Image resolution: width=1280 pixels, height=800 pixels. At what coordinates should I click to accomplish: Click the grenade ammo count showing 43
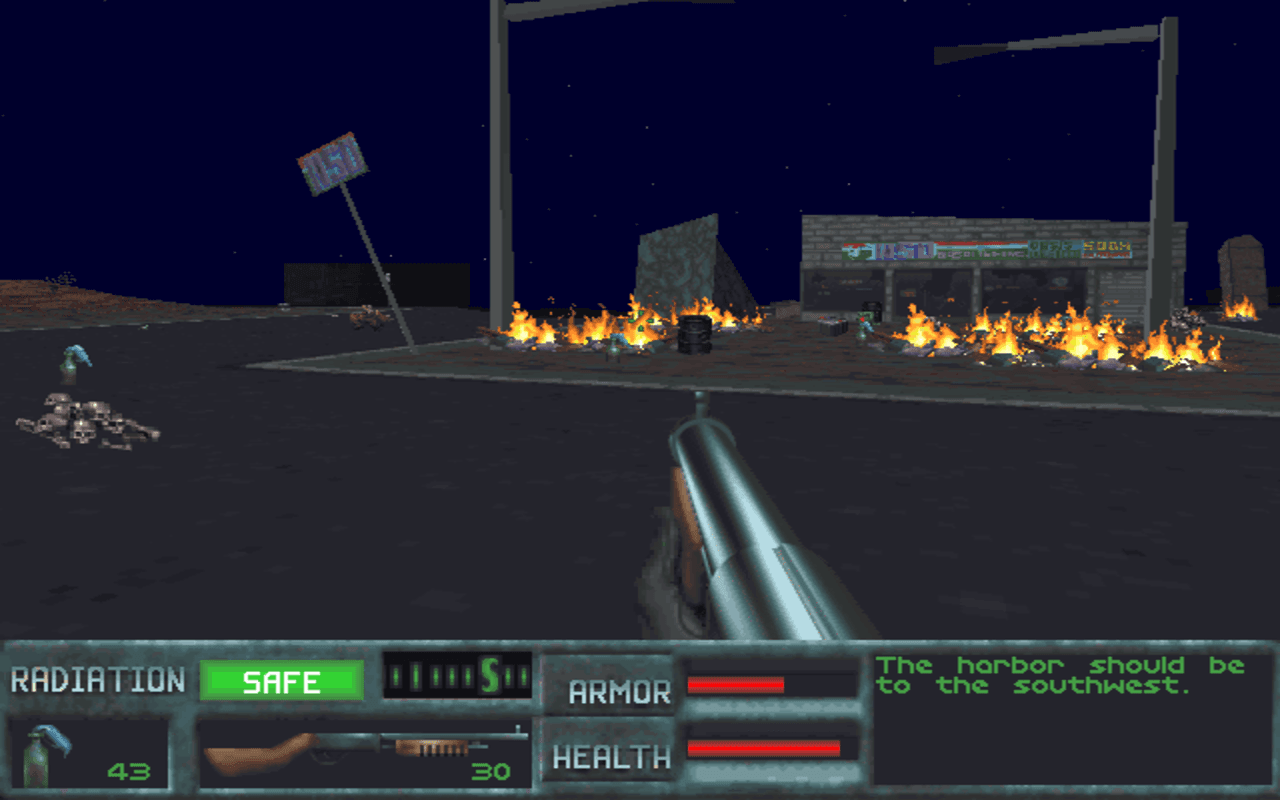pos(128,772)
